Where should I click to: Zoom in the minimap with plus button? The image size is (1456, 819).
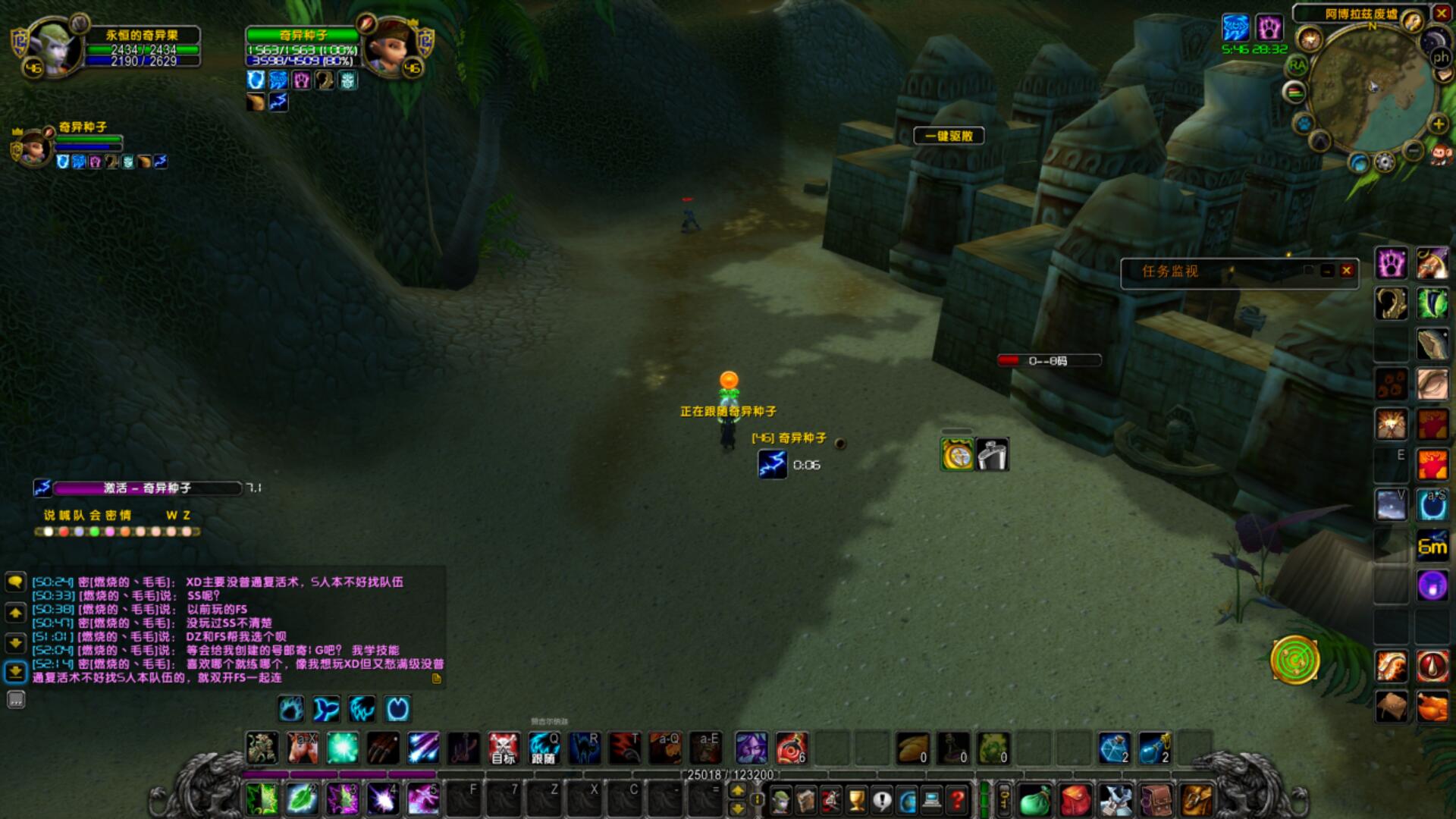coord(1438,124)
